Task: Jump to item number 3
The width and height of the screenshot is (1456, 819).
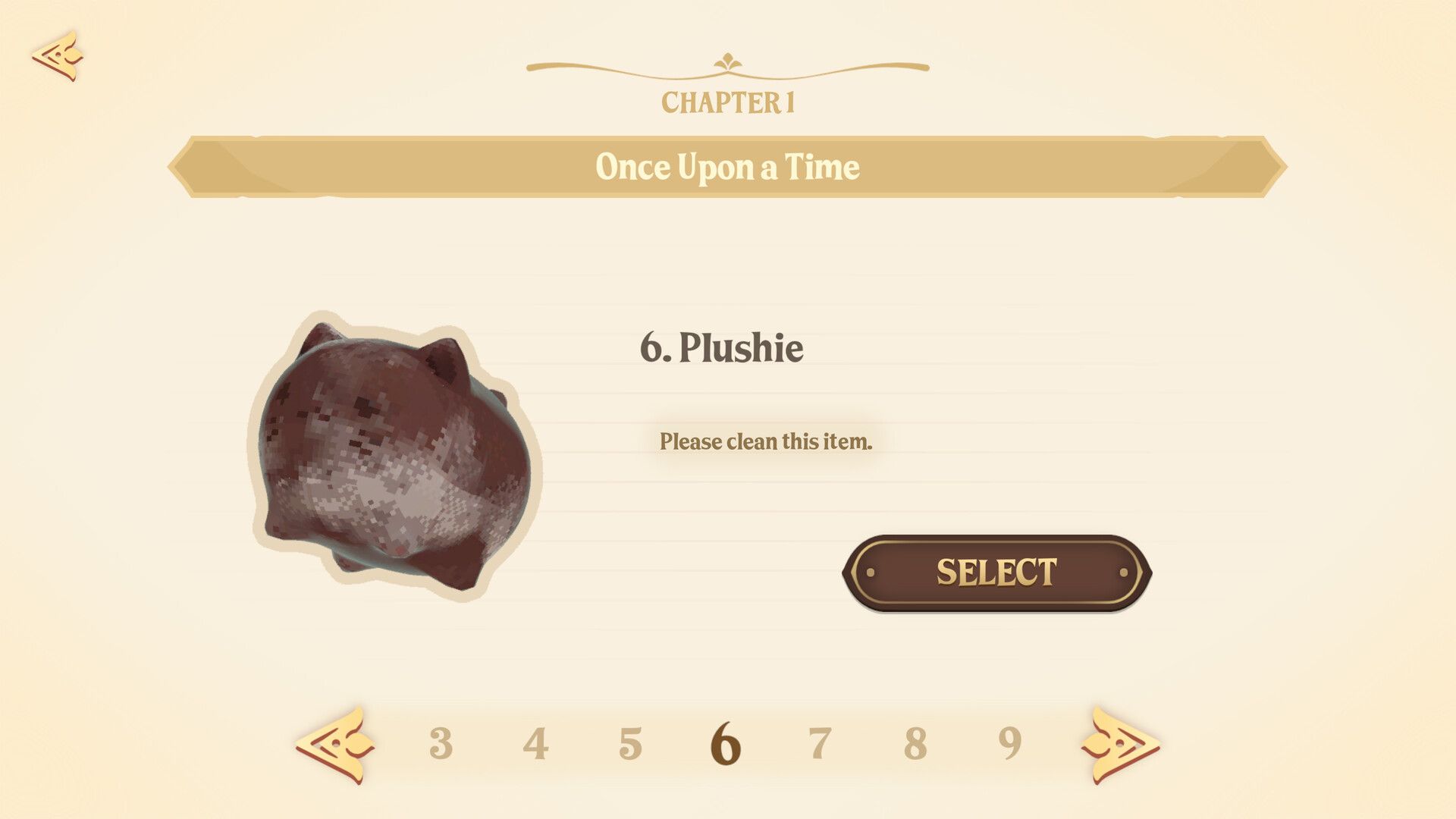Action: [441, 744]
